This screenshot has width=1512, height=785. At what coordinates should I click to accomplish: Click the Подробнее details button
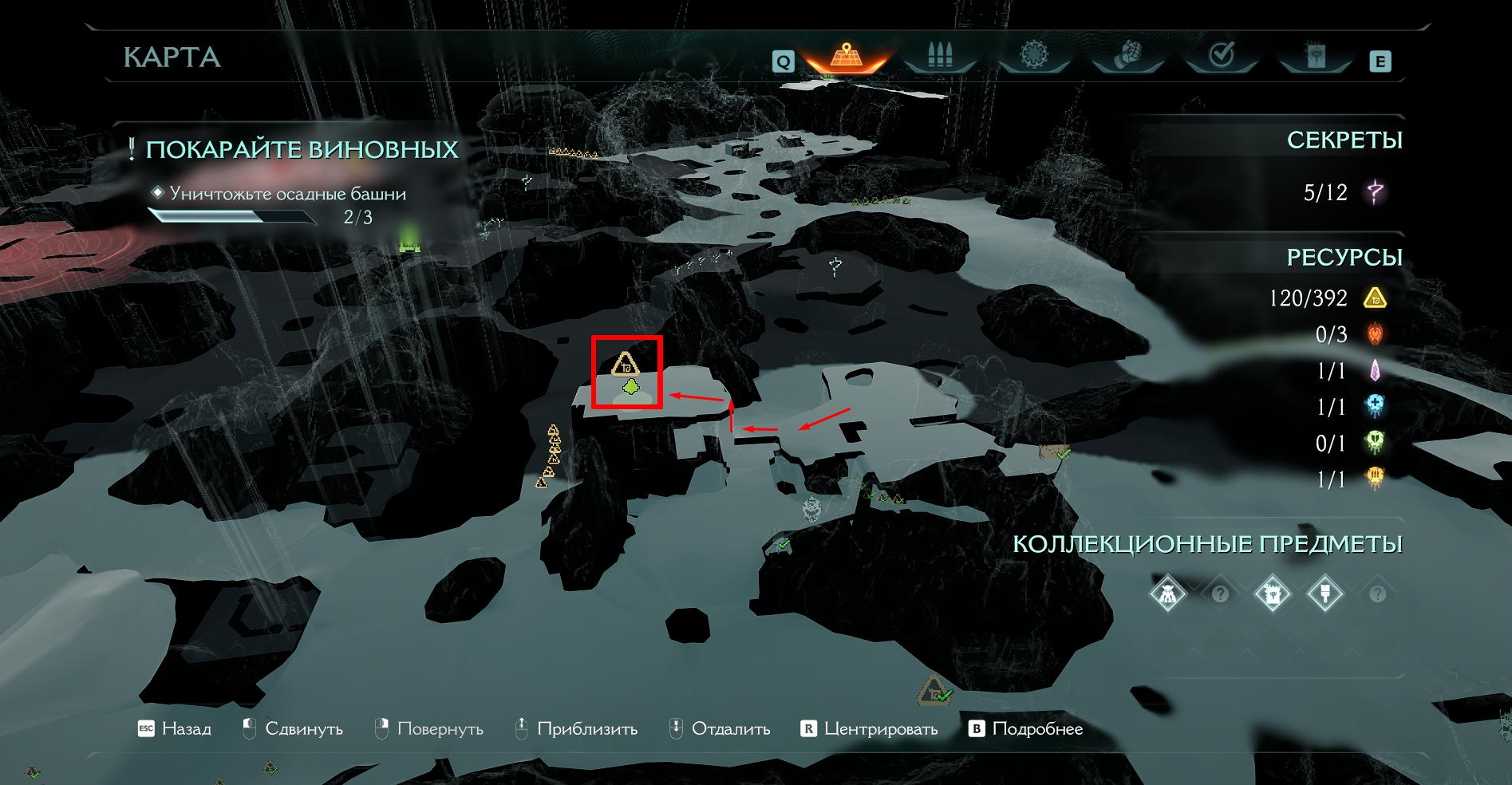[1026, 728]
